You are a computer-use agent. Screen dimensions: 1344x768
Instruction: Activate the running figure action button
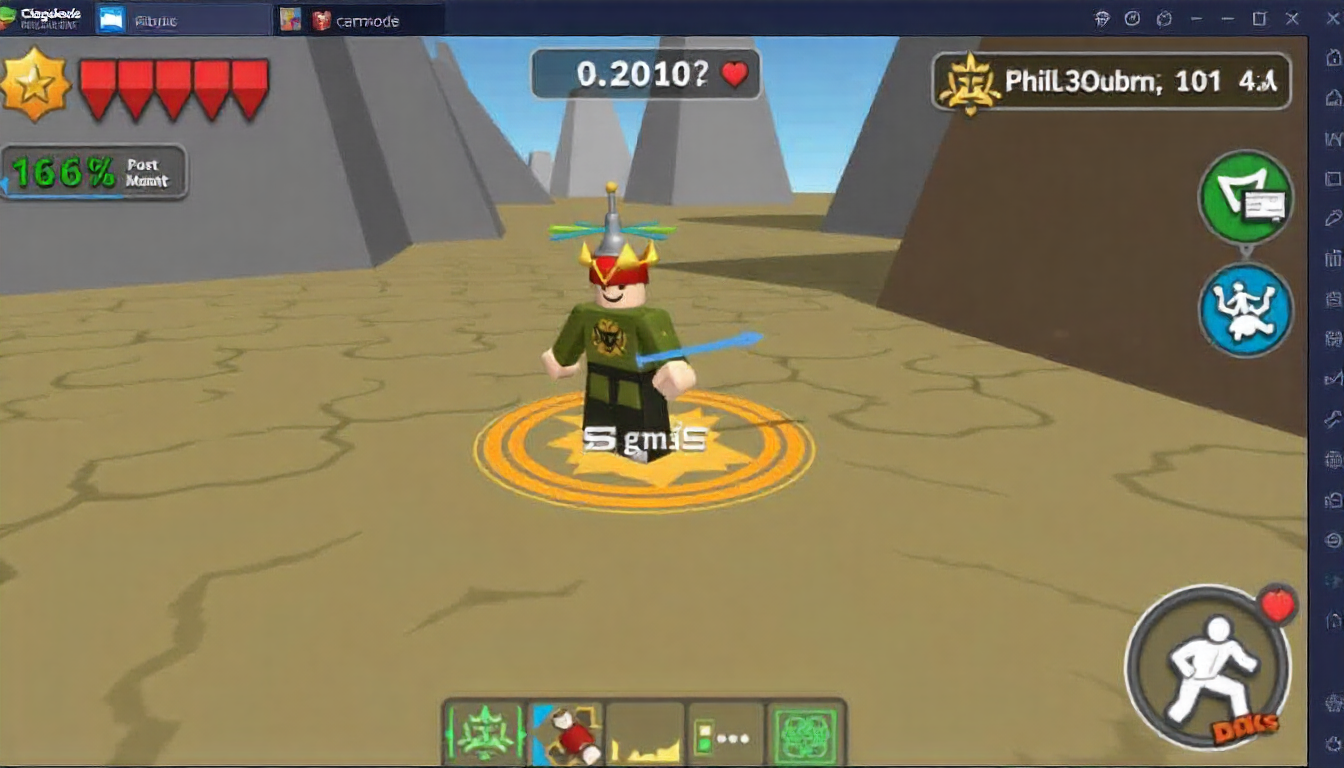(1208, 667)
